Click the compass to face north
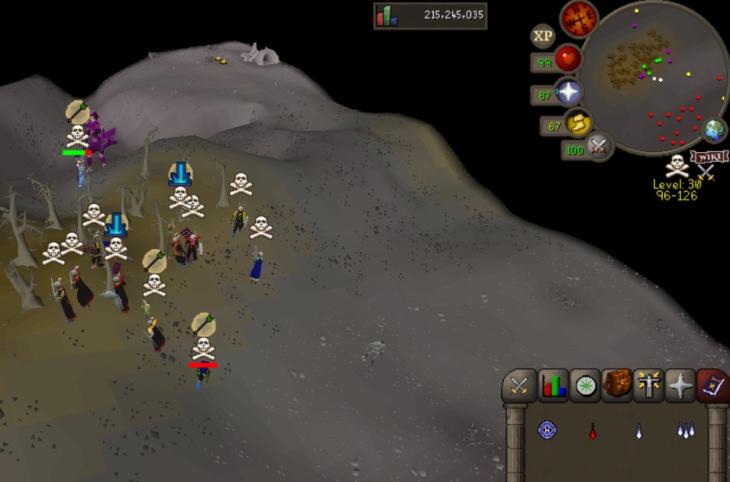730x482 pixels. click(x=579, y=19)
